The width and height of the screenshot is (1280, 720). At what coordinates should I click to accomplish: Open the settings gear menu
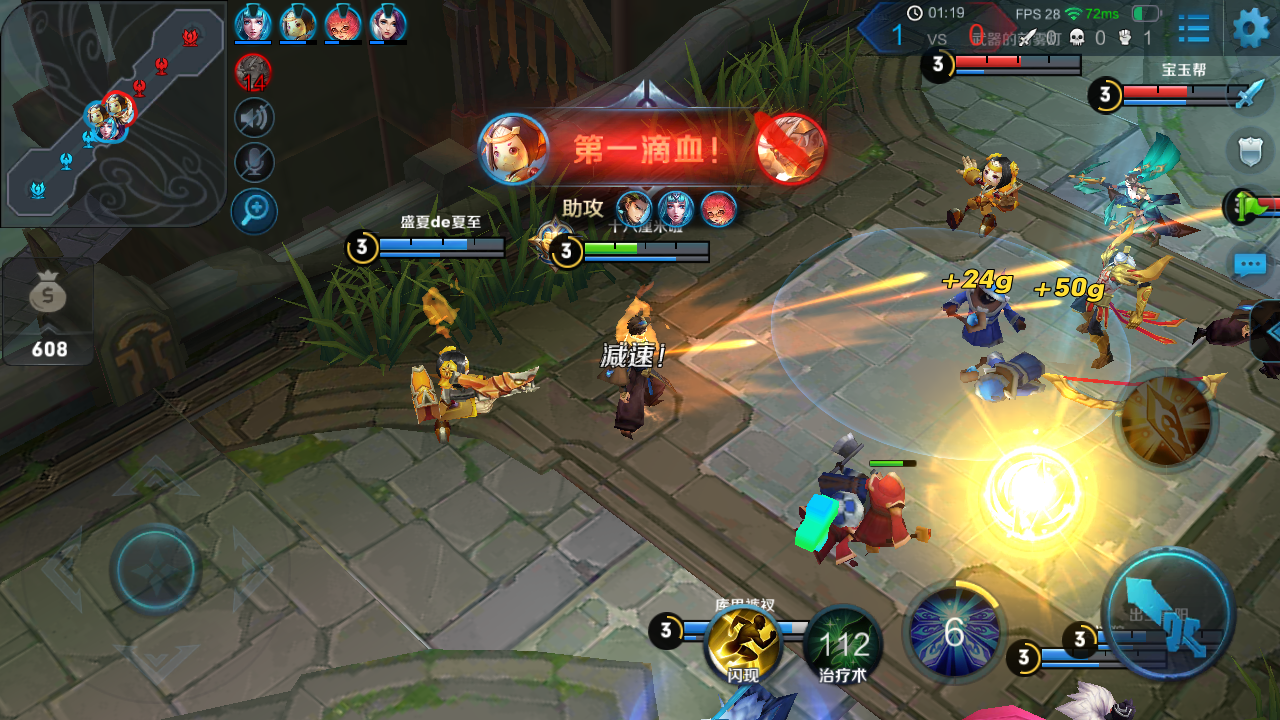tap(1251, 28)
